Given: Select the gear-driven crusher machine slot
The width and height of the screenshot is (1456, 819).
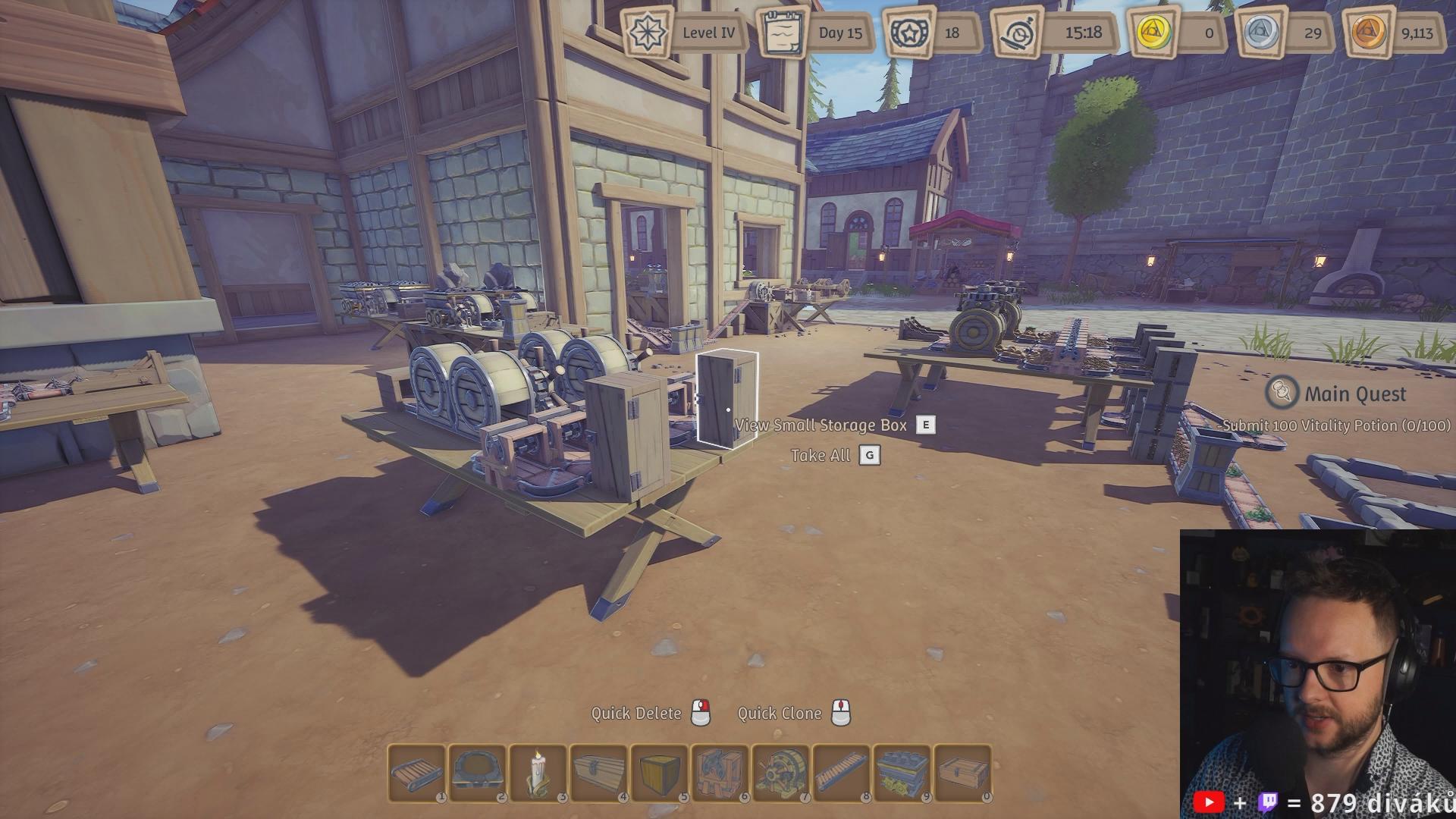Looking at the screenshot, I should pos(902,773).
